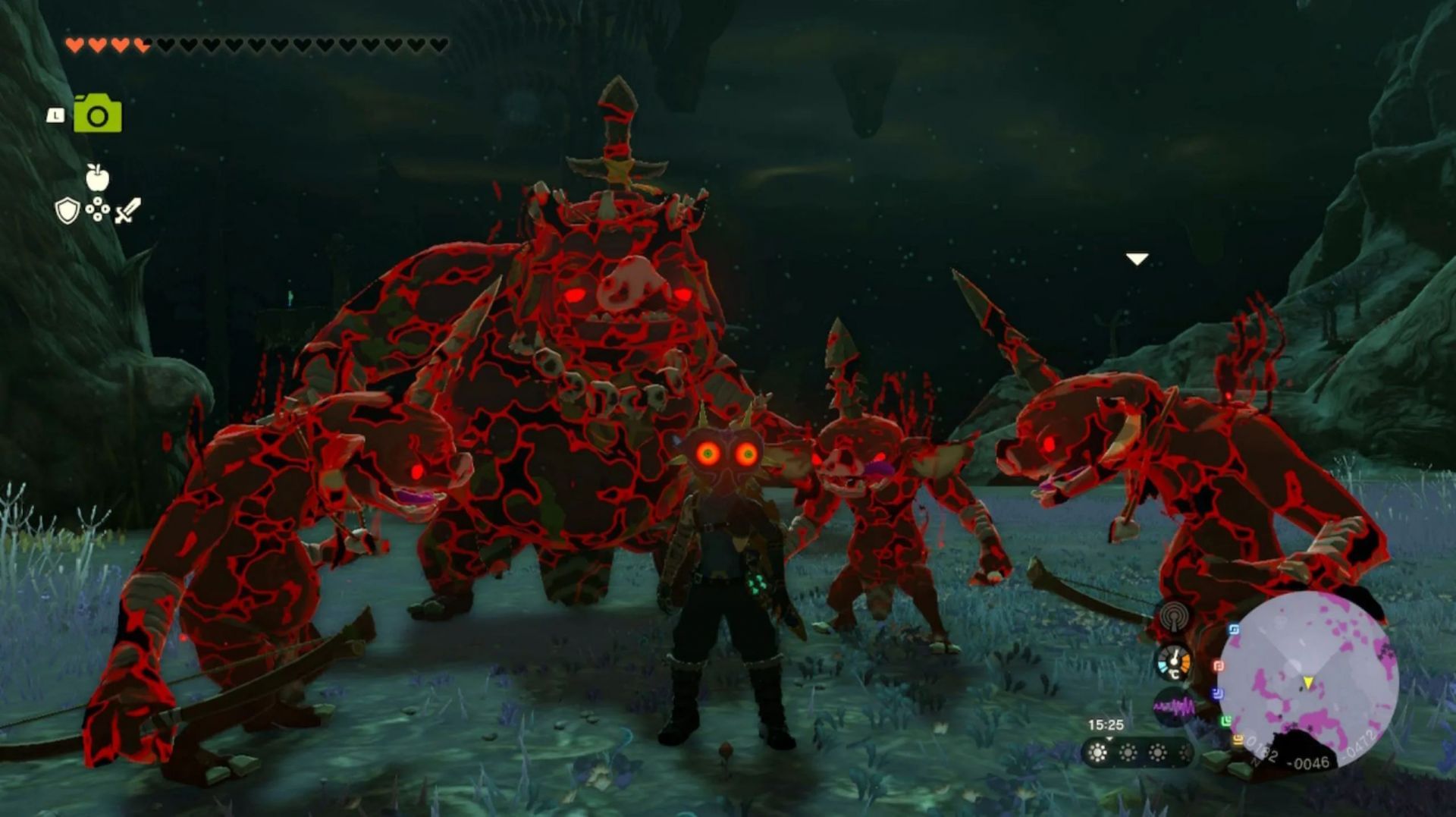Click the temperature gauge icon
Viewport: 1456px width, 817px height.
pyautogui.click(x=1173, y=662)
